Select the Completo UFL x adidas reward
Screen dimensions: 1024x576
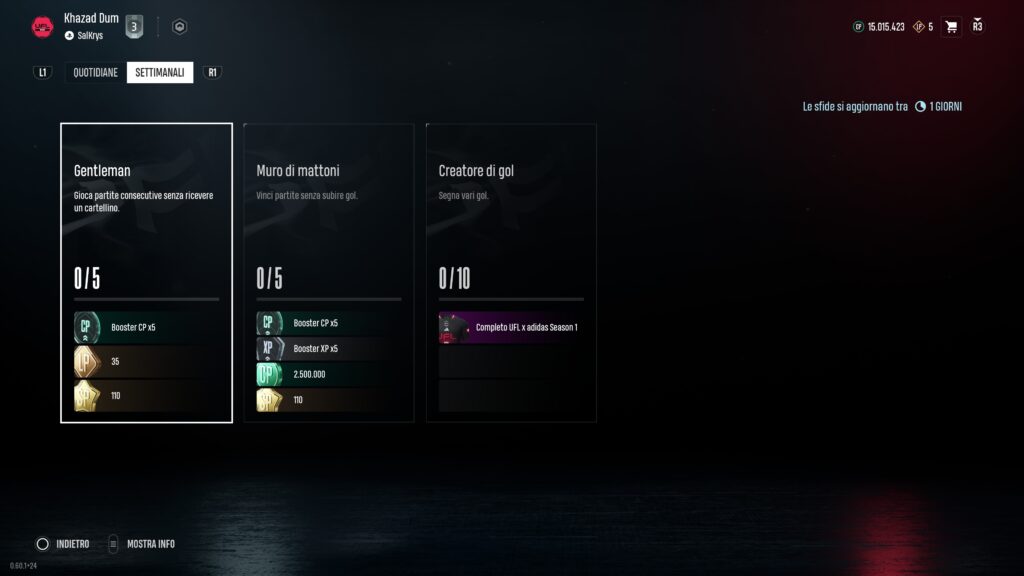pos(511,327)
